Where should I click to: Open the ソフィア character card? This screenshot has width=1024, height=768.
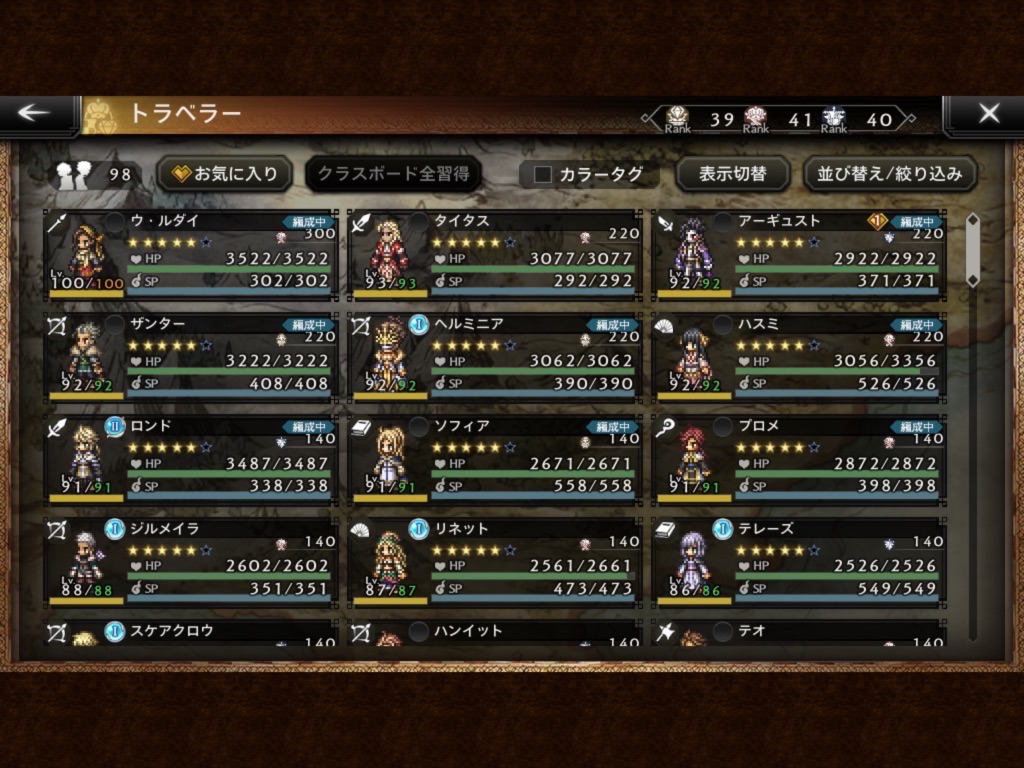495,459
